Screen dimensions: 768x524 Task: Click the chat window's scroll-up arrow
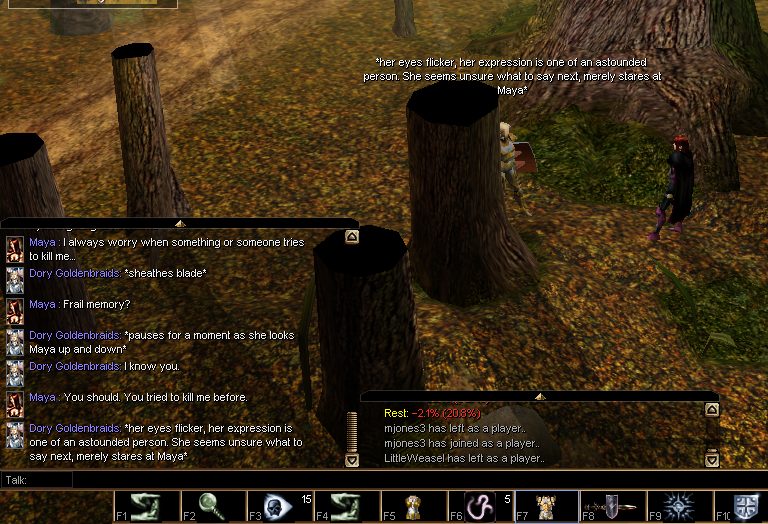(351, 238)
